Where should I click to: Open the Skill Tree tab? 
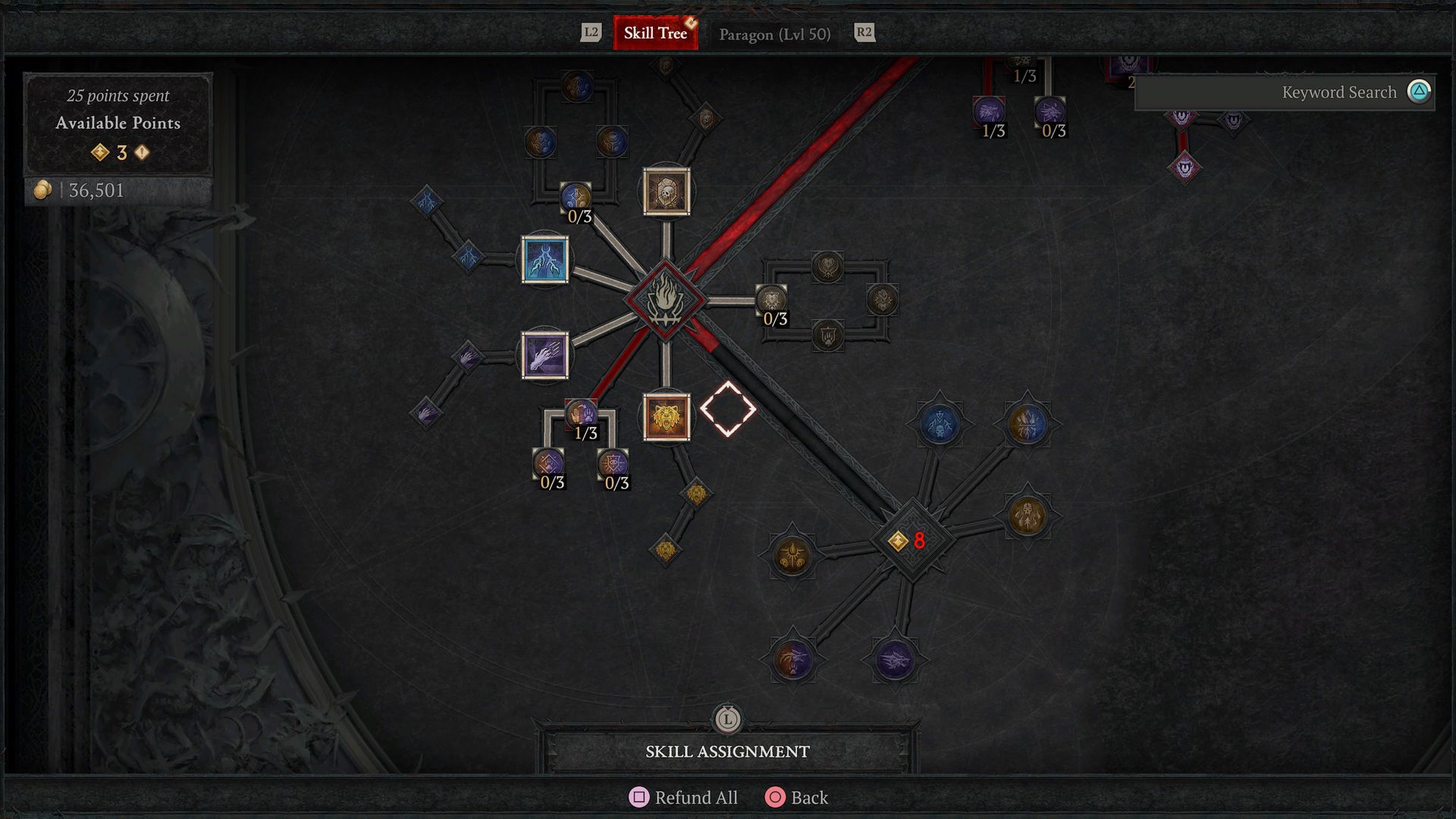click(655, 33)
